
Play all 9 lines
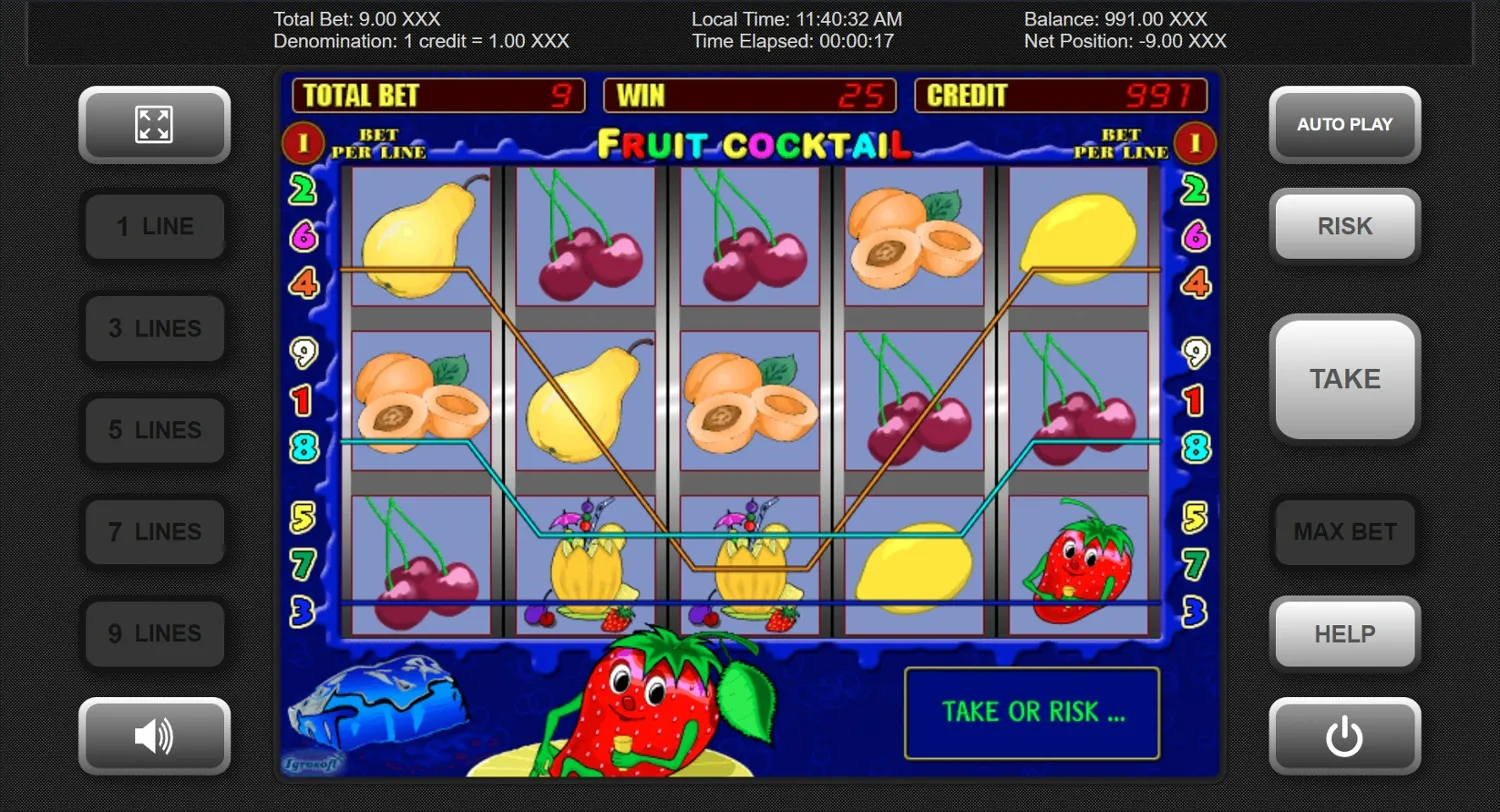[x=153, y=633]
